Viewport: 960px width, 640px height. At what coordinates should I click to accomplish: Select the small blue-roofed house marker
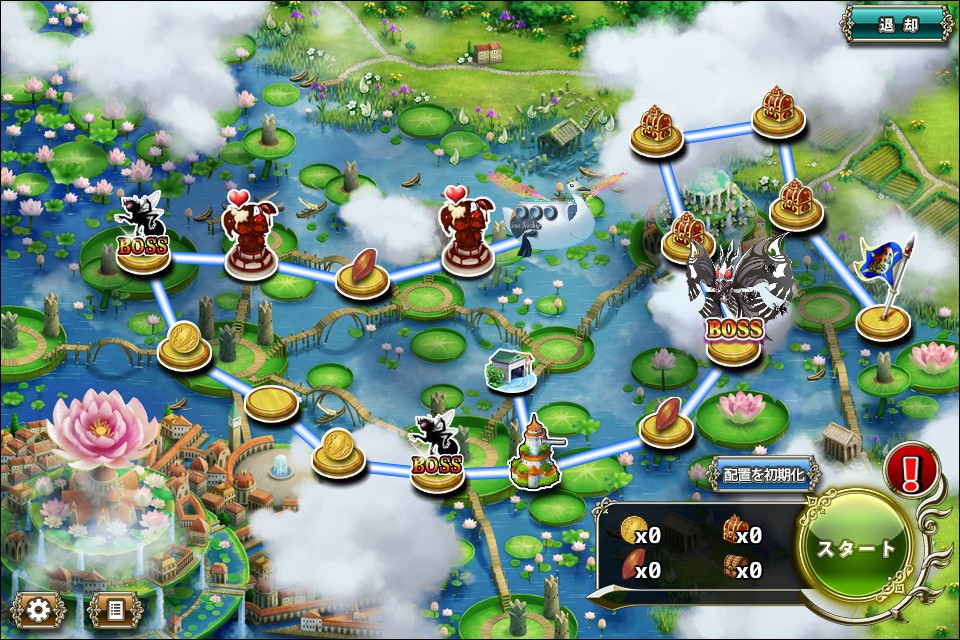(509, 369)
